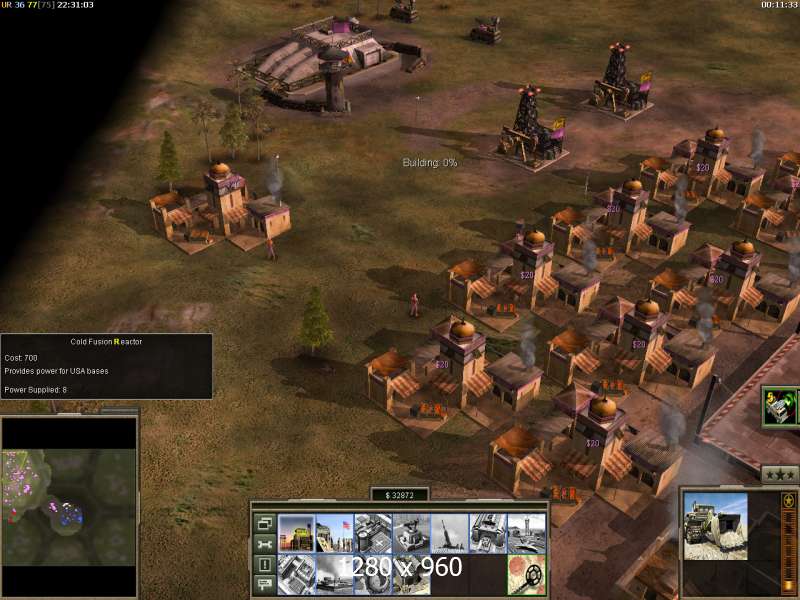The width and height of the screenshot is (800, 600).
Task: Open the three-star General's rank button
Action: coord(779,475)
